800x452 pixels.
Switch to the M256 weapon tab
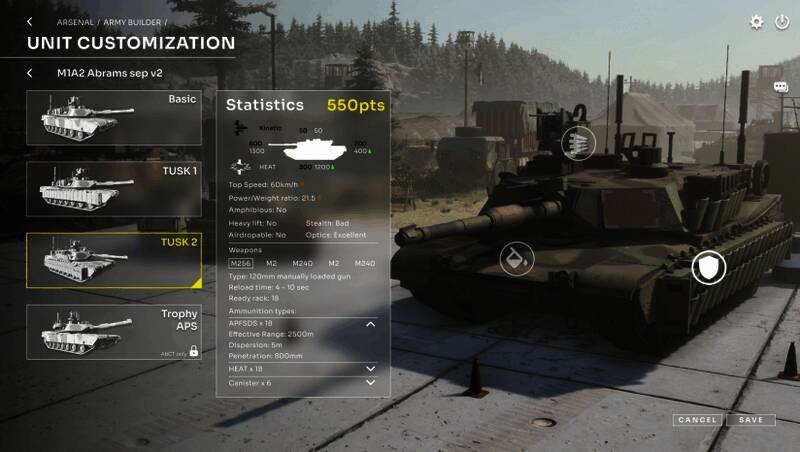[241, 263]
